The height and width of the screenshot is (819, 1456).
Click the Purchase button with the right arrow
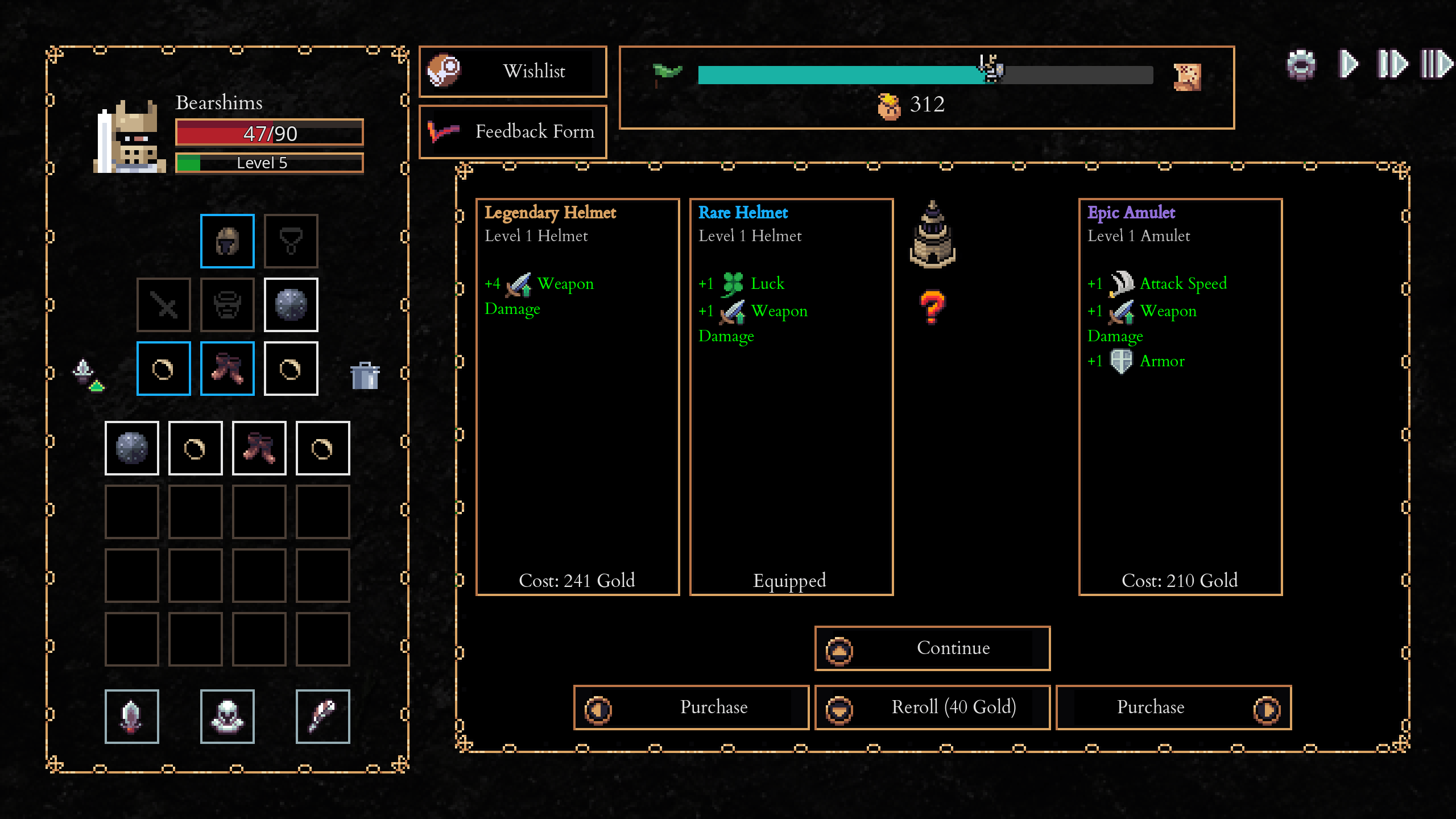1173,708
